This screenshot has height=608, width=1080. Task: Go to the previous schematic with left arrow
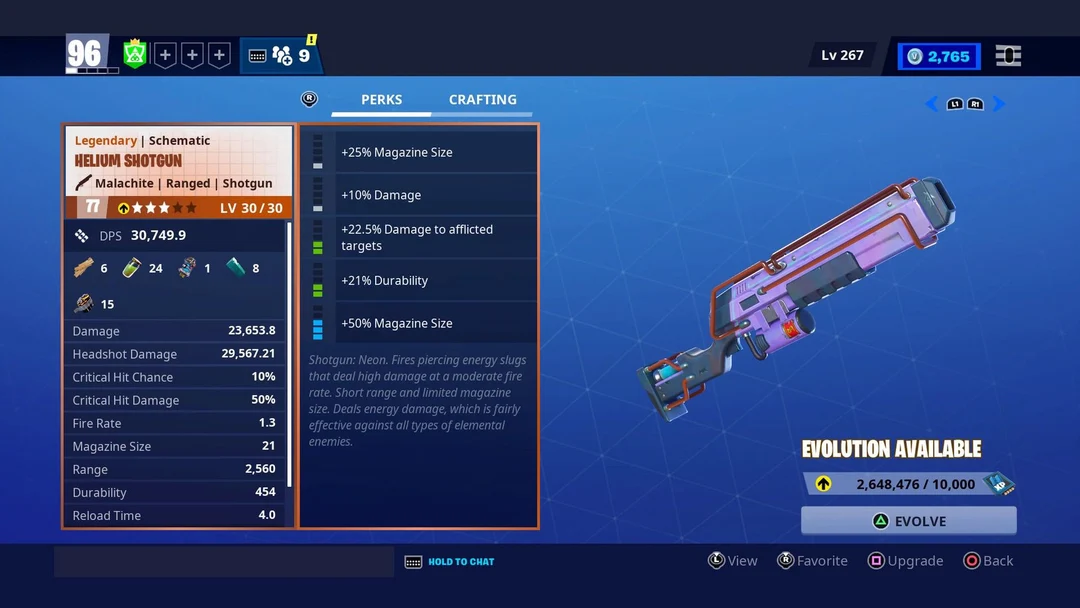click(x=931, y=104)
